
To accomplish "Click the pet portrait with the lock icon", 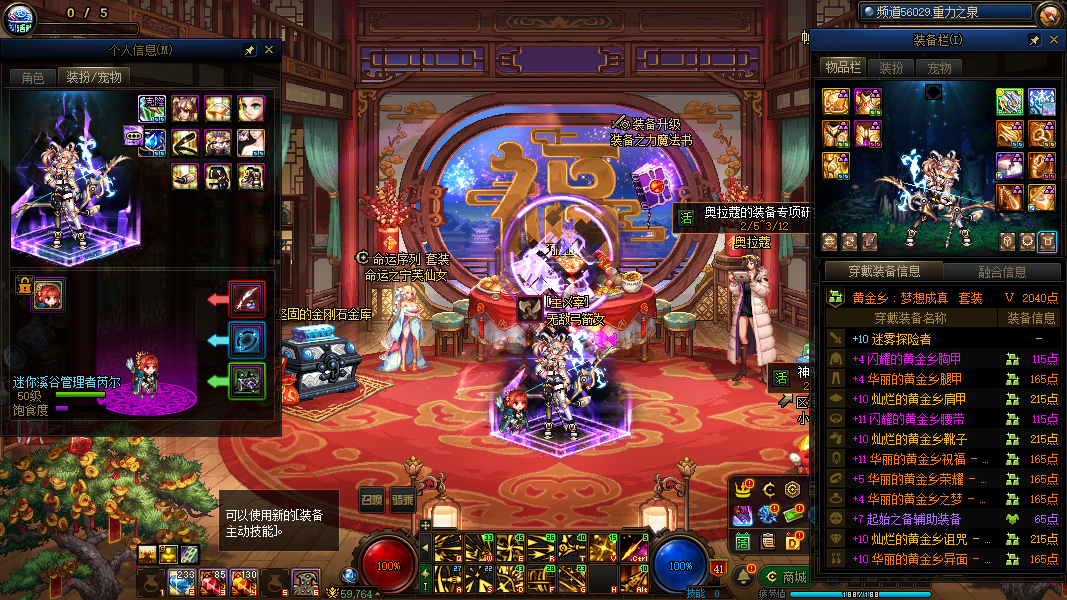I will 47,294.
